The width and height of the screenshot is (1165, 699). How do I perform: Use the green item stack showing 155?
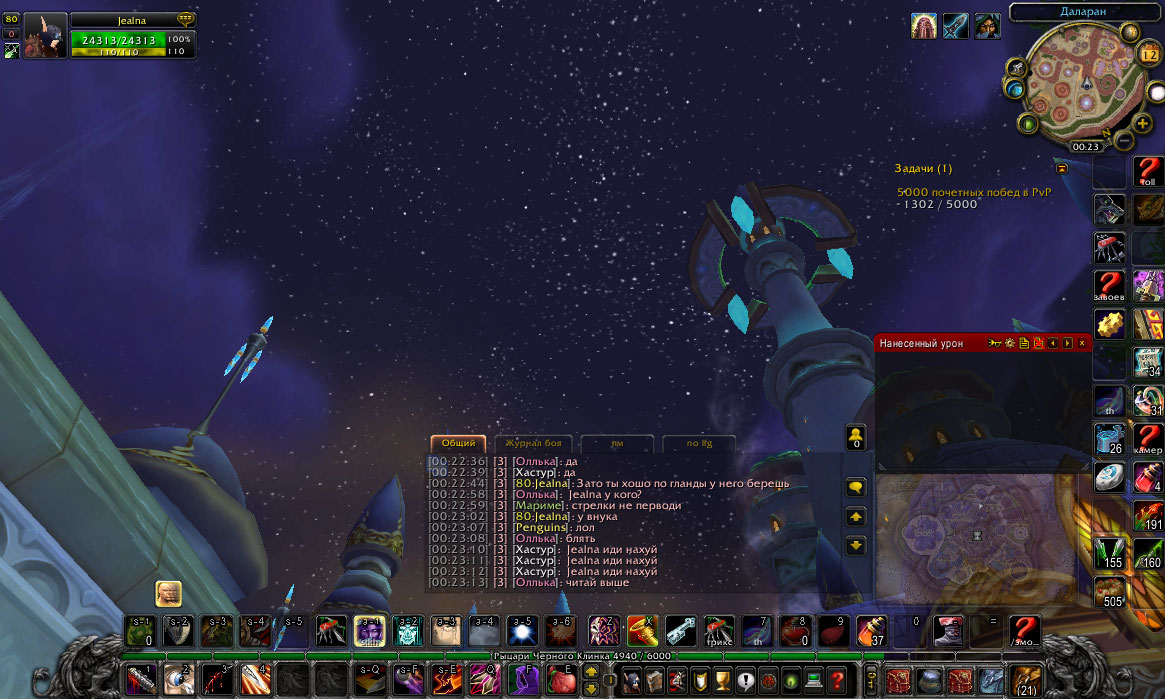pos(1110,553)
